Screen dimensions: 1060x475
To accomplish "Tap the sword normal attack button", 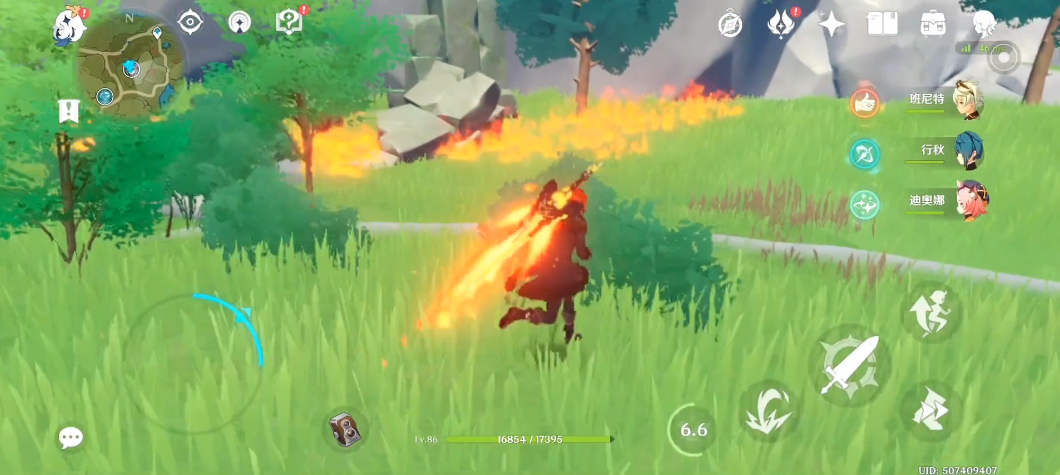I will pyautogui.click(x=849, y=365).
